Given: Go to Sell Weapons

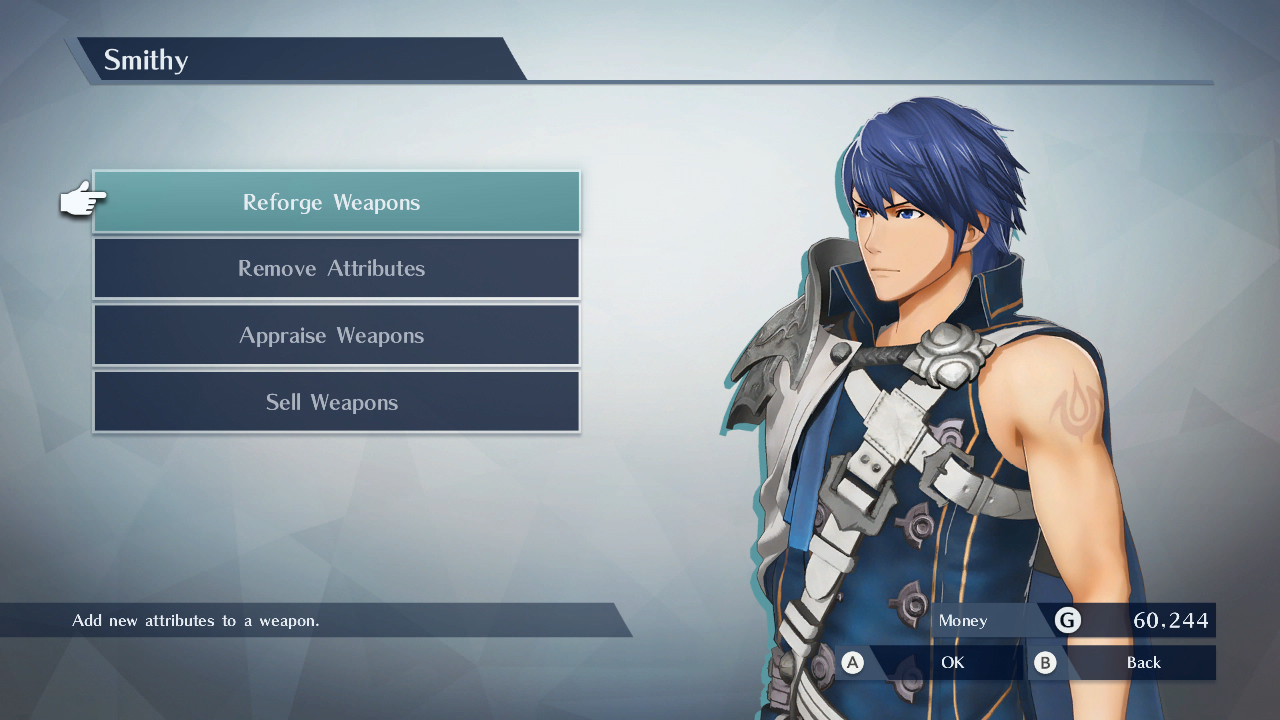Looking at the screenshot, I should [336, 402].
